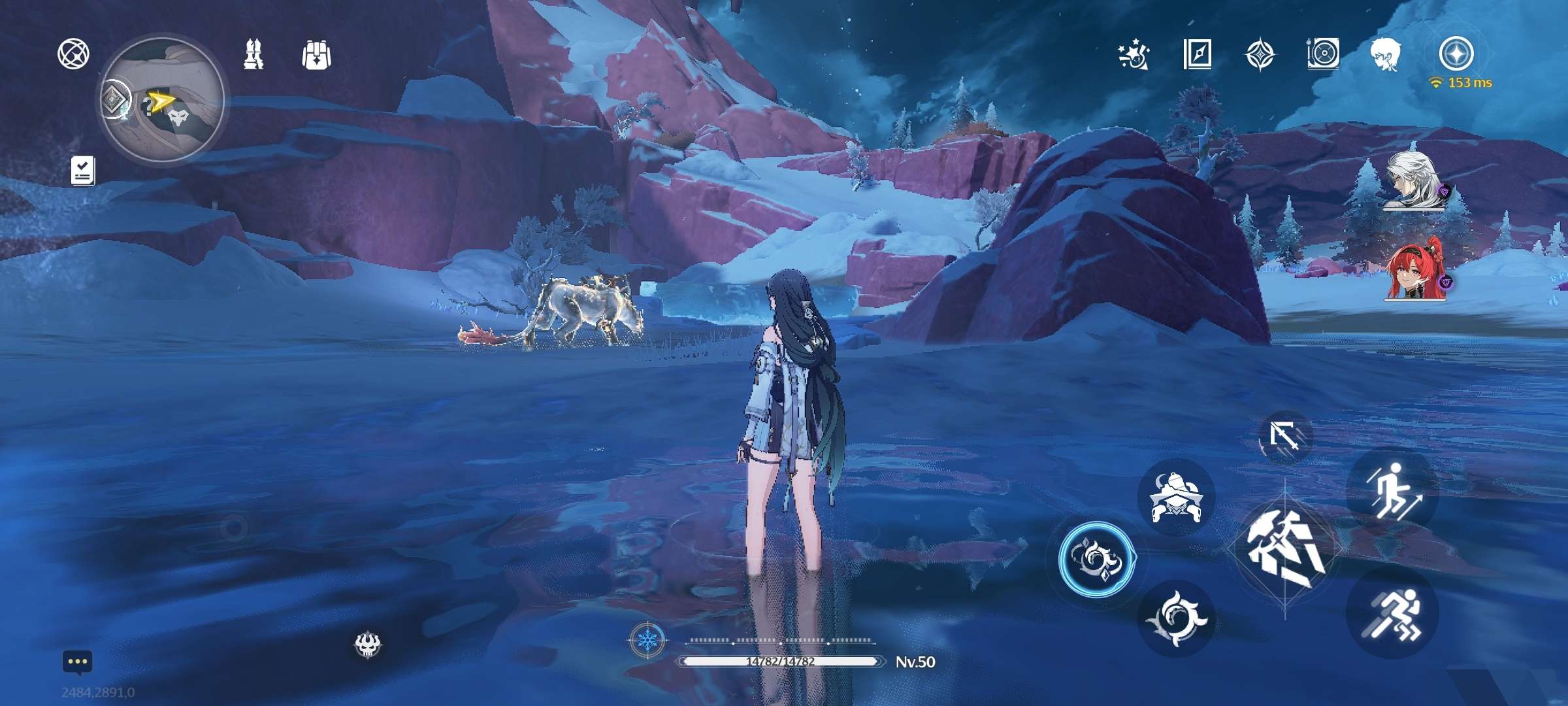1568x706 pixels.
Task: Open the chat speech bubble
Action: click(78, 662)
